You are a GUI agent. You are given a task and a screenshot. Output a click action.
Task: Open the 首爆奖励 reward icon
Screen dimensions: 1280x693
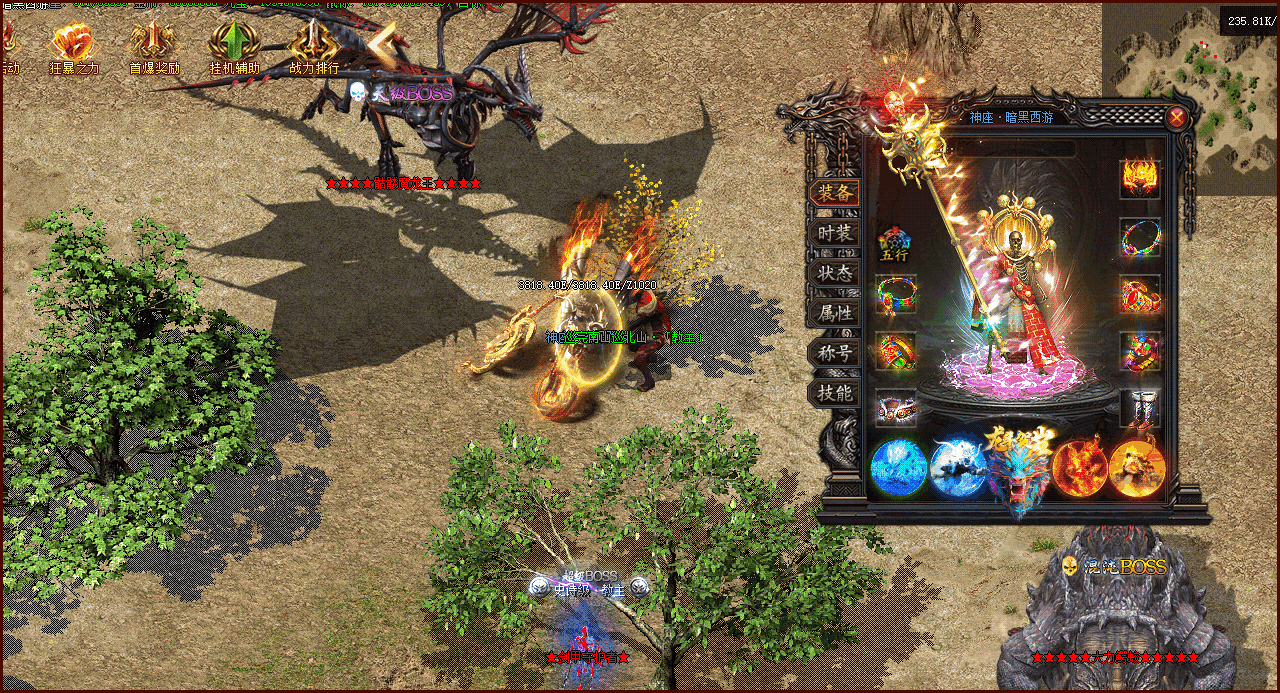pos(153,43)
